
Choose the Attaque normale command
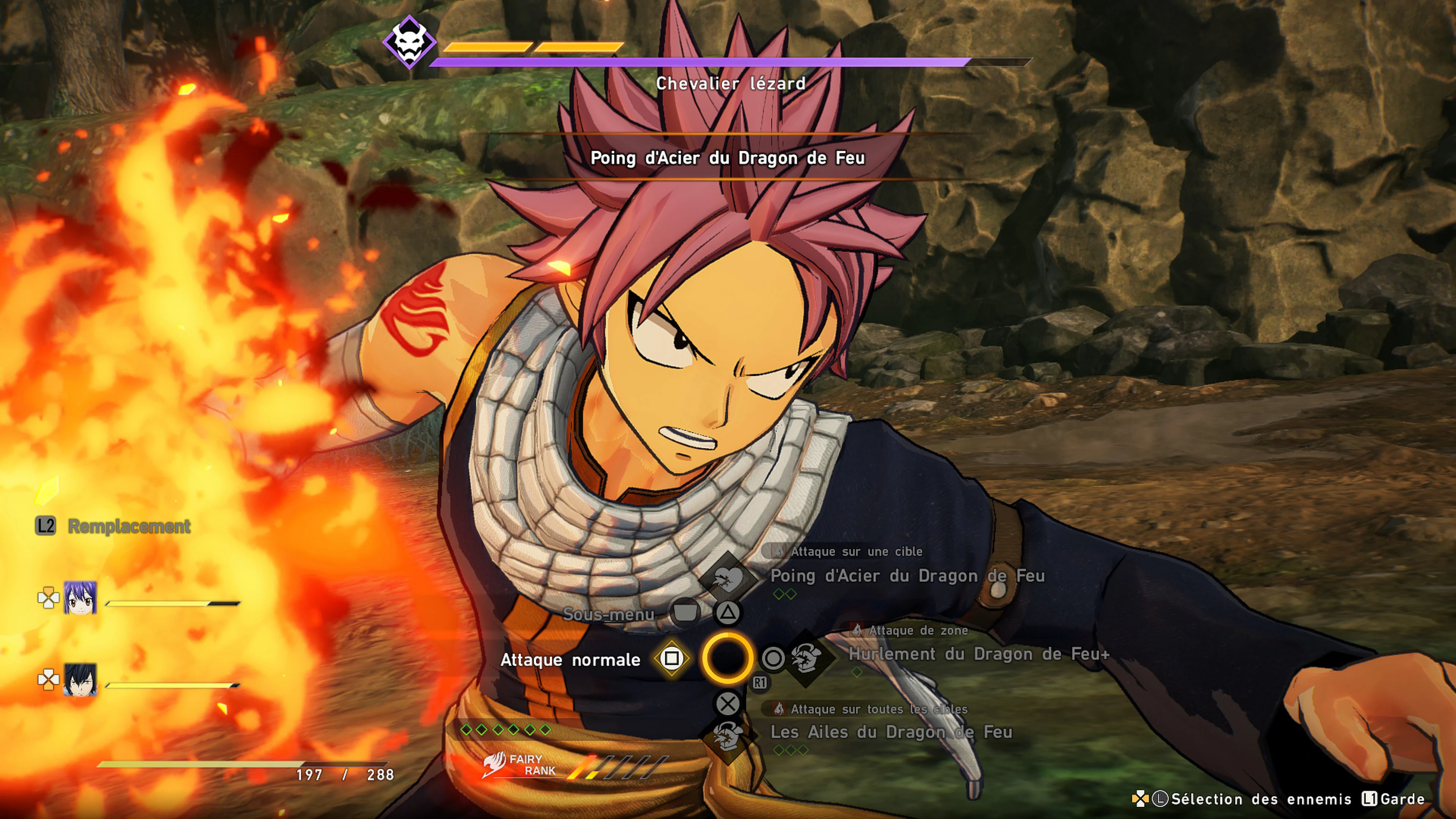point(570,660)
